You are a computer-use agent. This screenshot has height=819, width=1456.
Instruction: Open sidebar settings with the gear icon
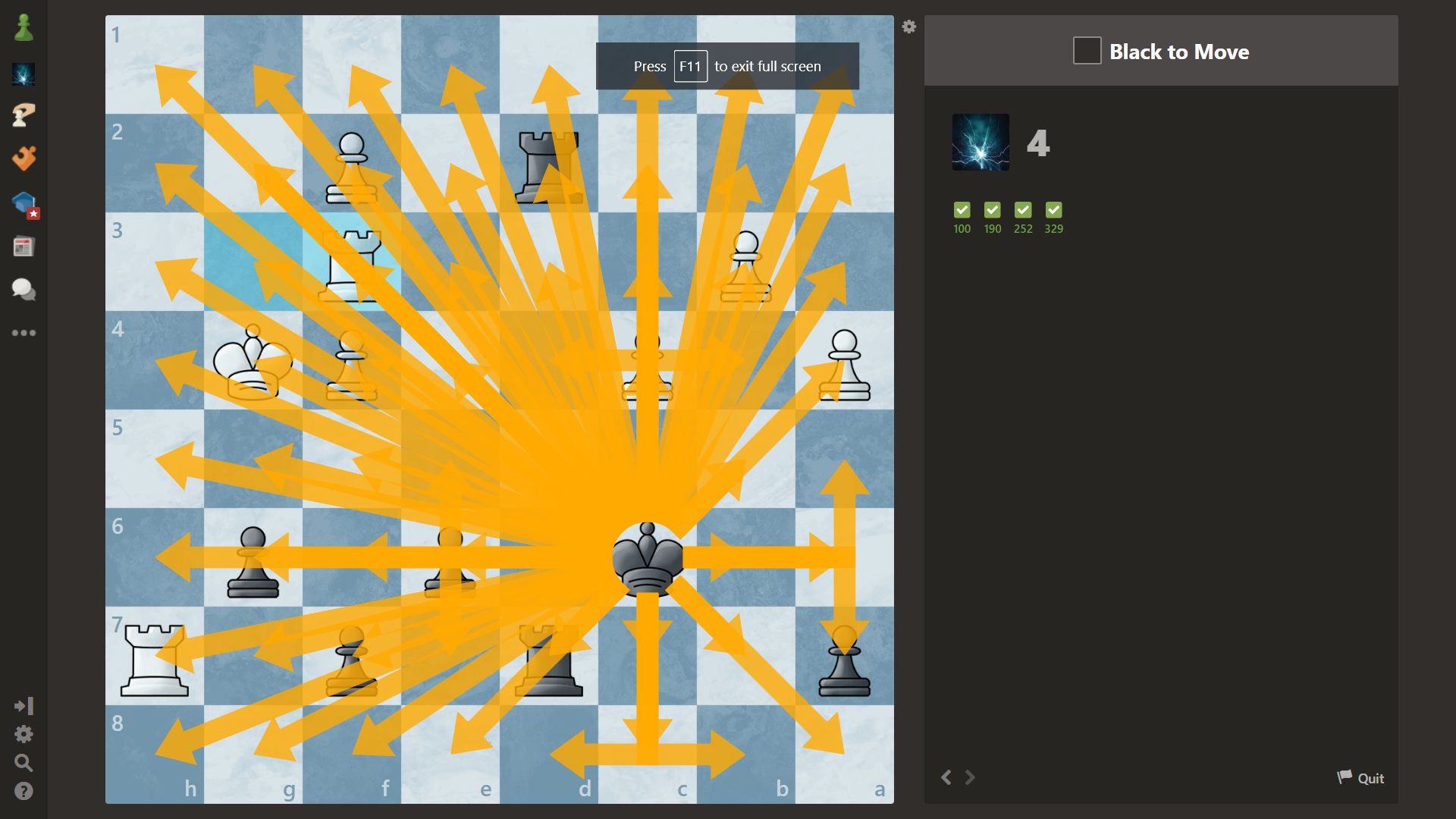(x=24, y=734)
